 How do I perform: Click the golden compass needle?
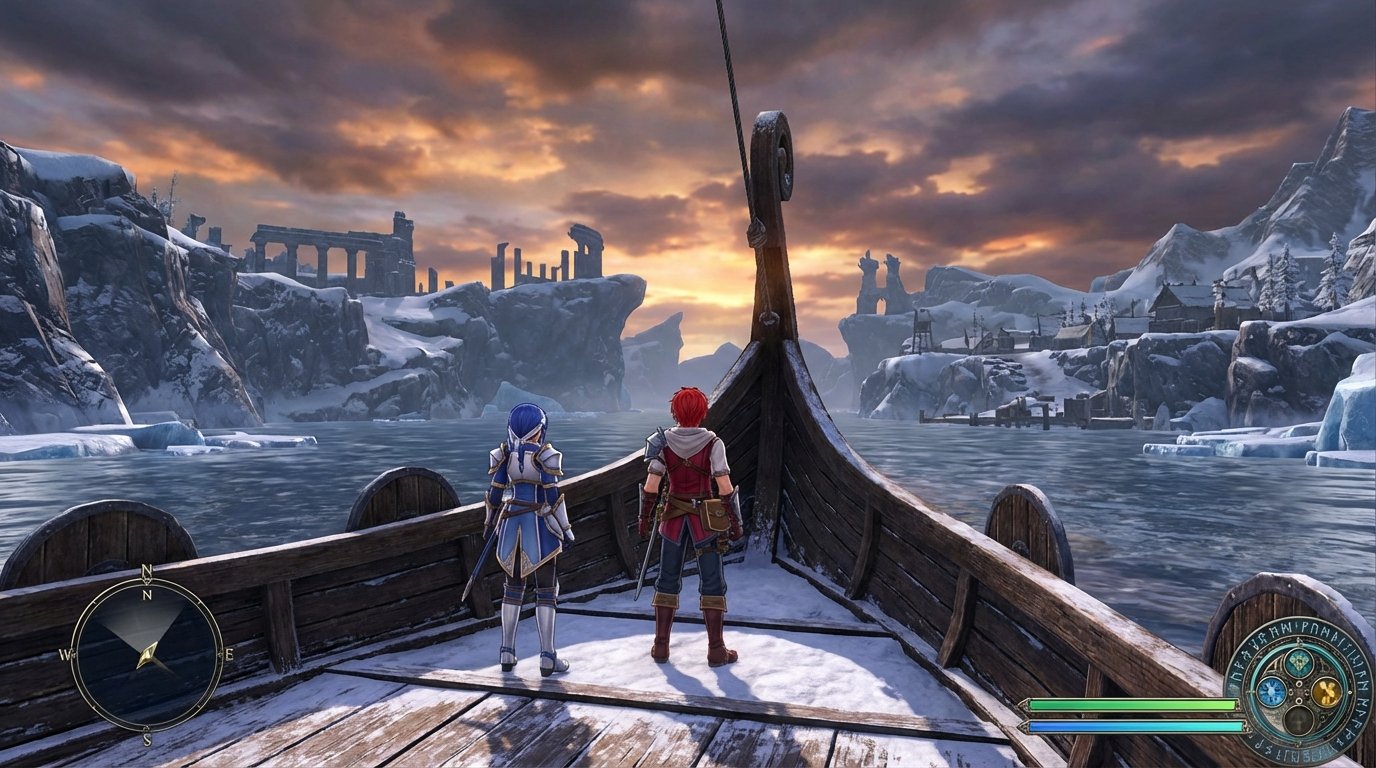pyautogui.click(x=148, y=655)
